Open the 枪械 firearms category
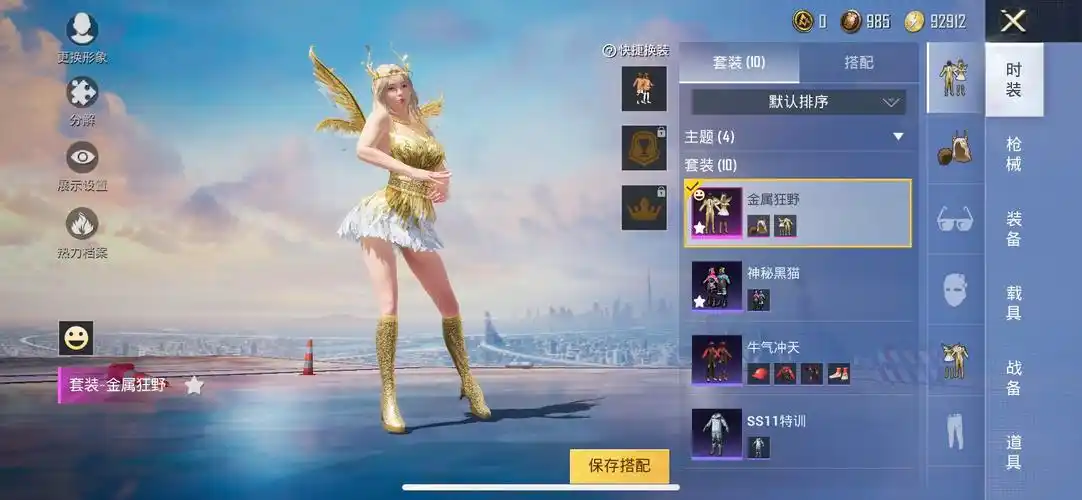1082x500 pixels. click(x=1014, y=154)
